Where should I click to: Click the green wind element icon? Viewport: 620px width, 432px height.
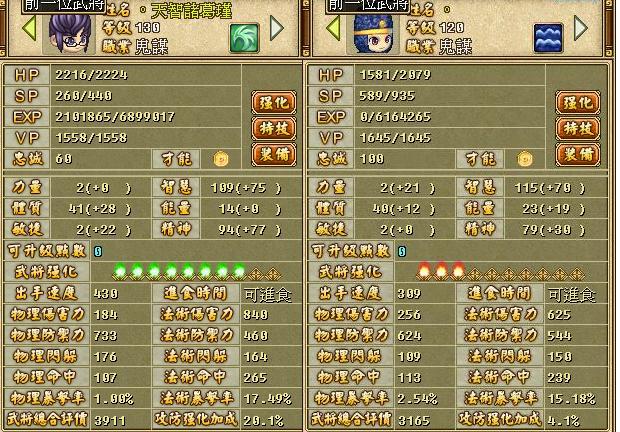pos(244,38)
